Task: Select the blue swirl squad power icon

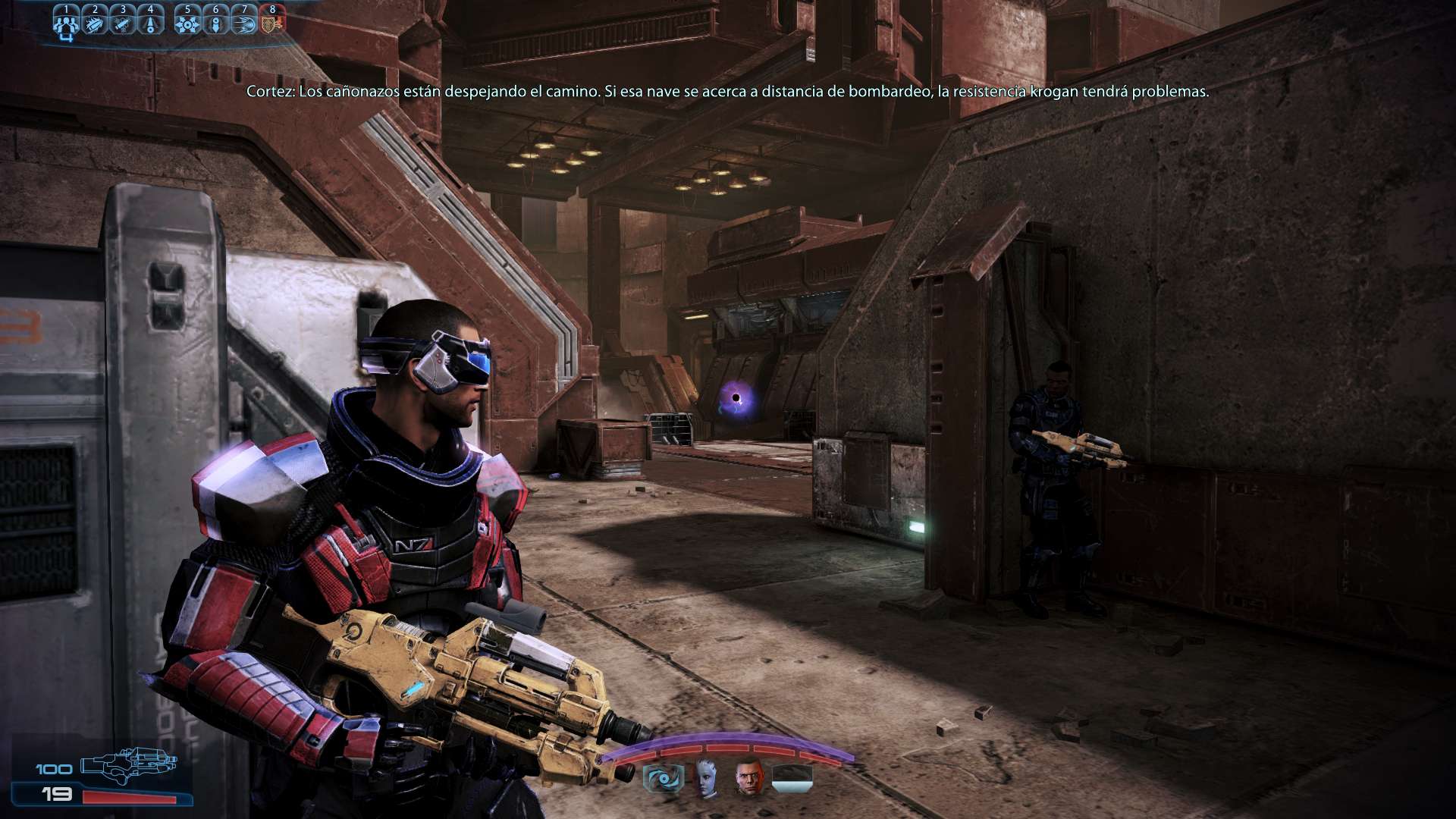Action: 664,779
